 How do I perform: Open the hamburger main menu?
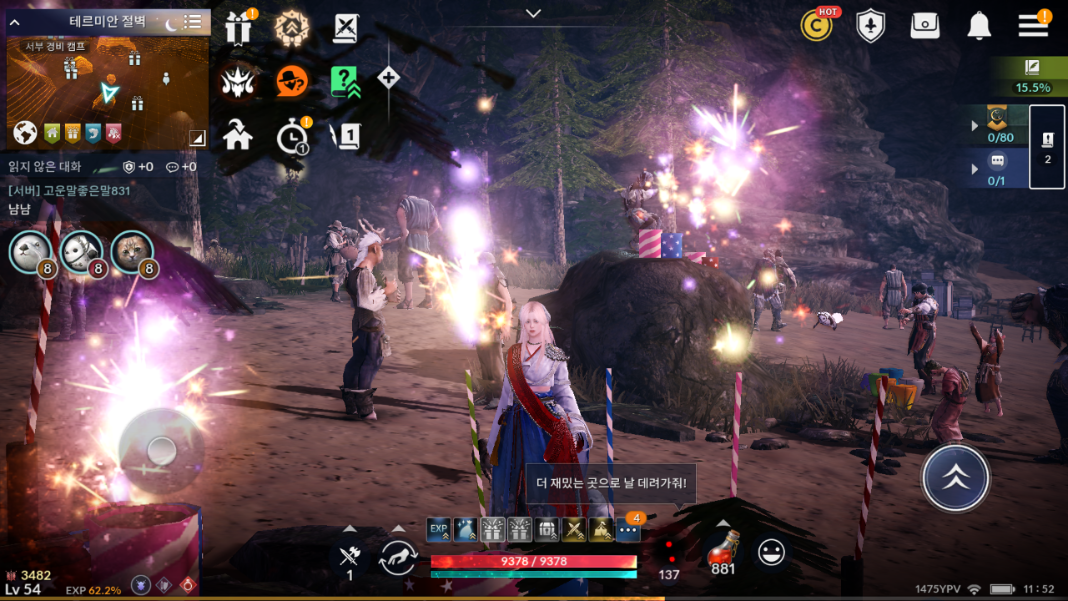pyautogui.click(x=1033, y=26)
